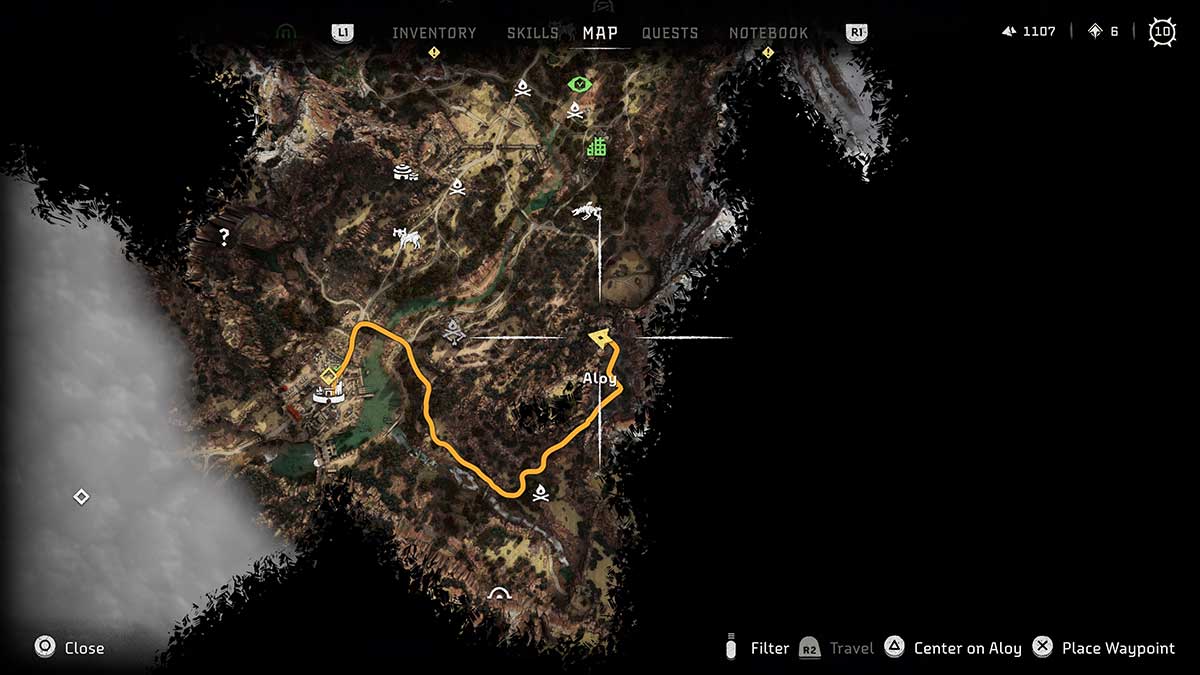1200x675 pixels.
Task: Open the gear icon beside the level number
Action: [1162, 32]
